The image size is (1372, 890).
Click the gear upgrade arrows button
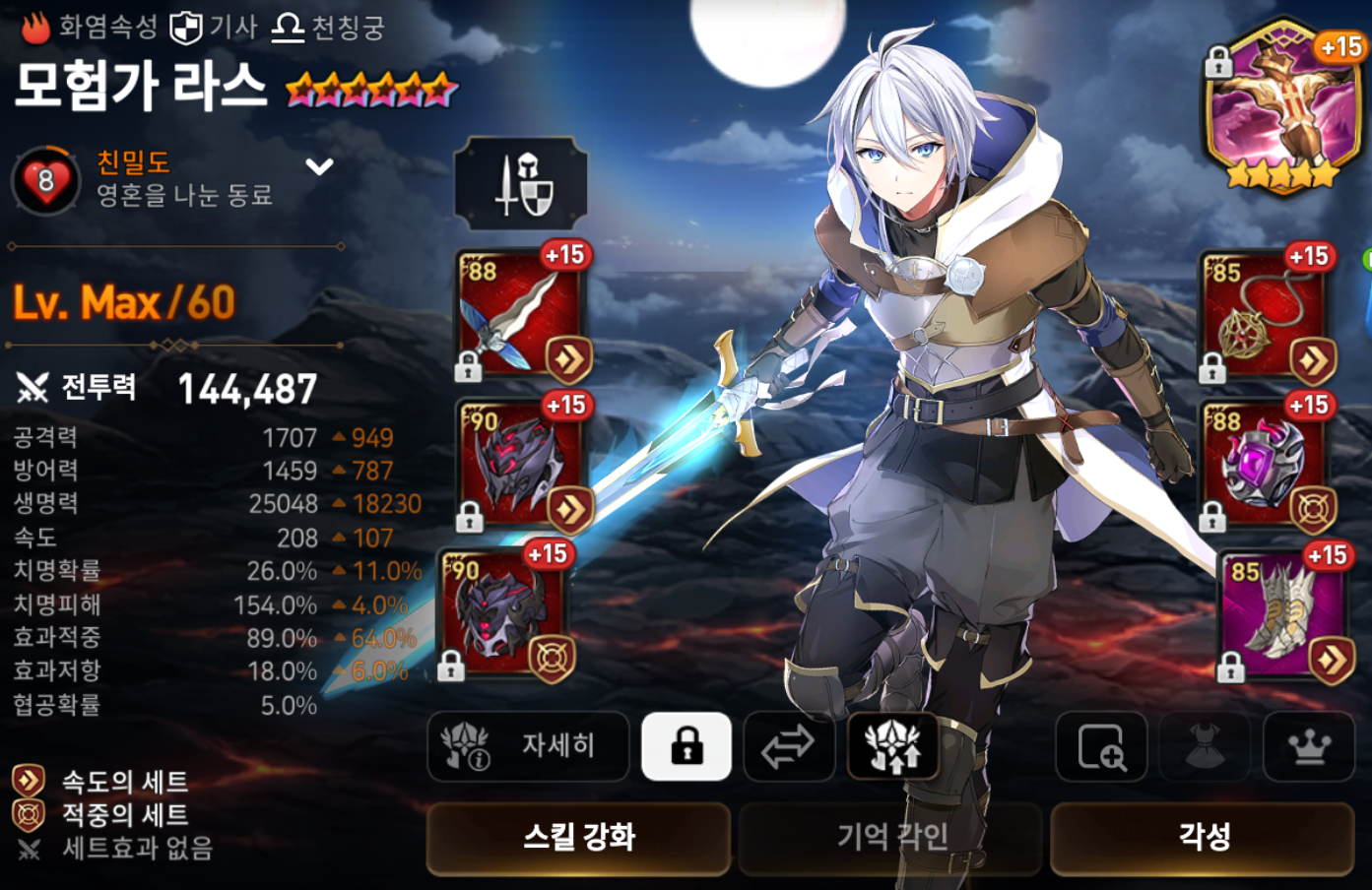pyautogui.click(x=892, y=746)
